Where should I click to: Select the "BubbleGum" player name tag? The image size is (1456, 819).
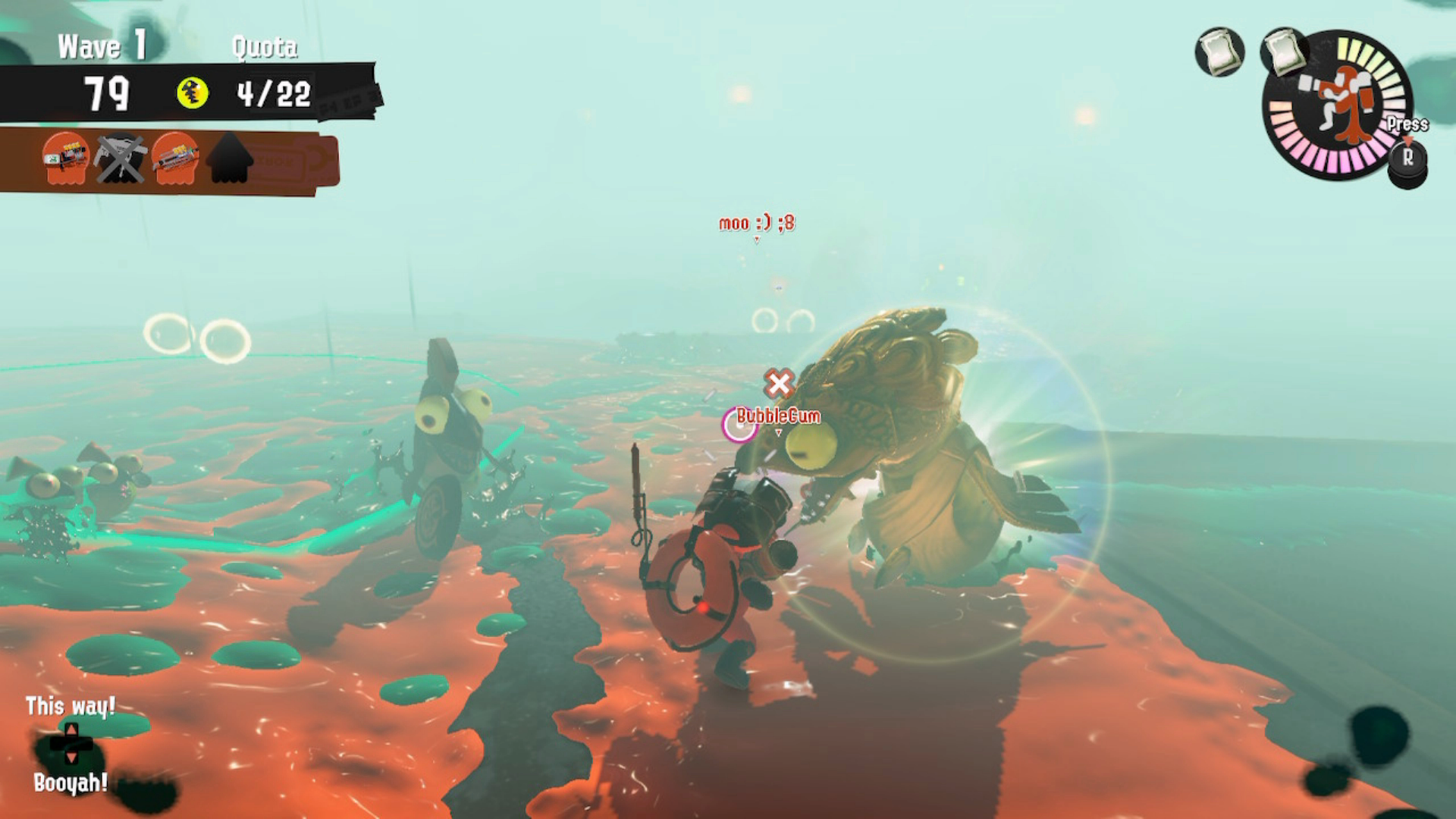(x=778, y=416)
